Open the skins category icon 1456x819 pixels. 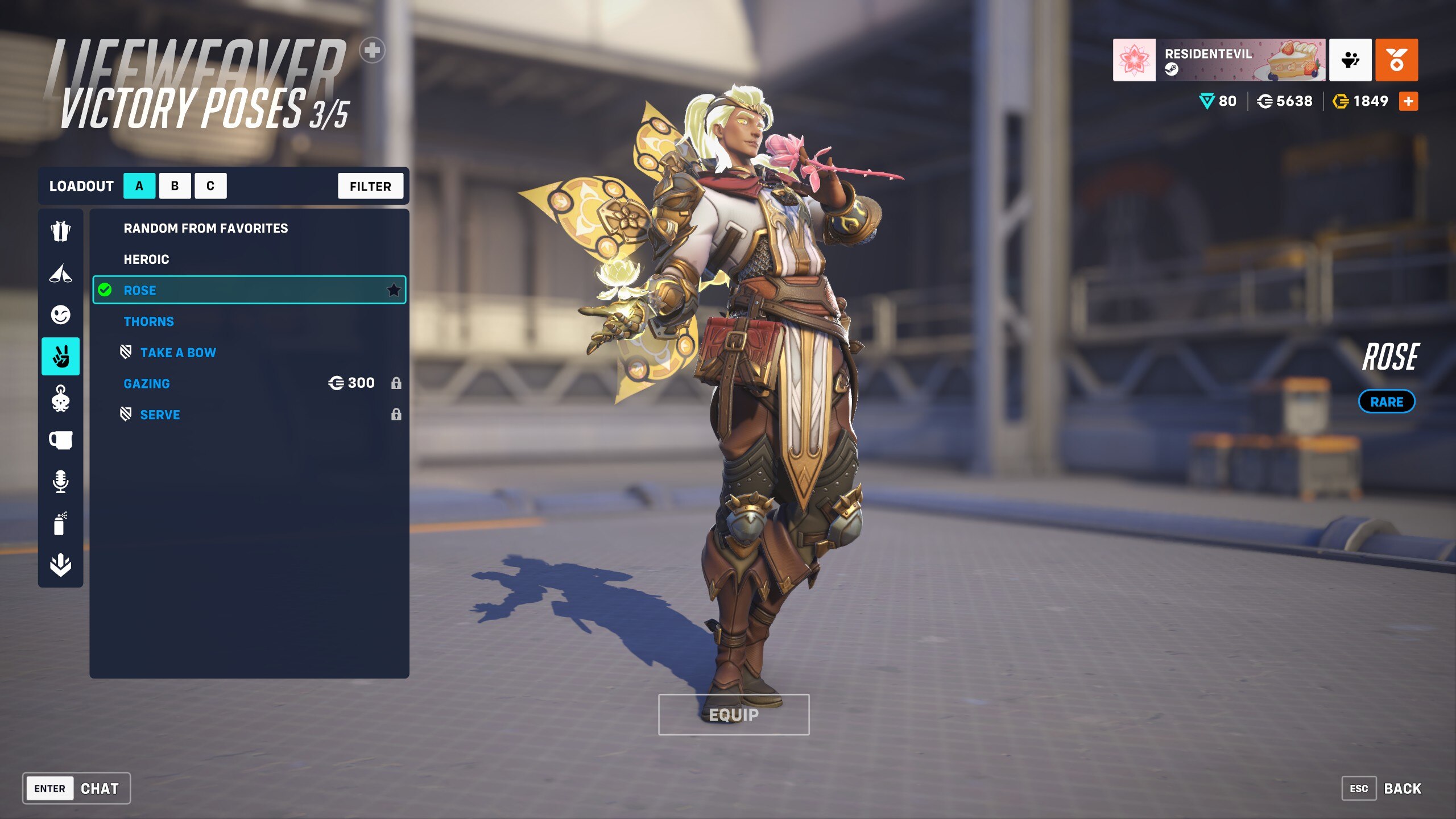60,231
